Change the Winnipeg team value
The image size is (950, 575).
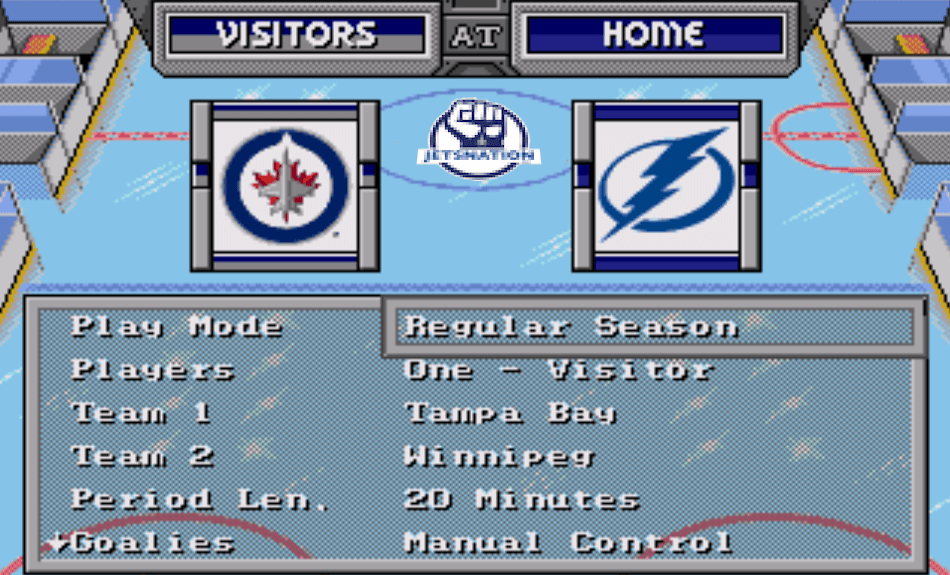(x=500, y=457)
